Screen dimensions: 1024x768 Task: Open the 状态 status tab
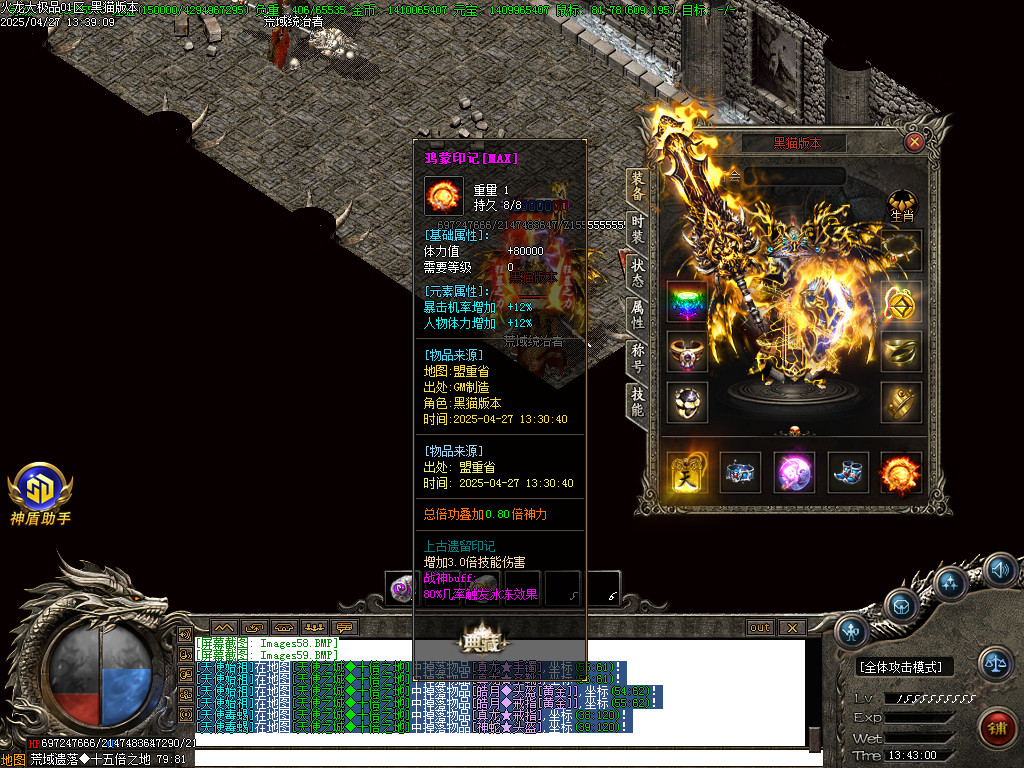click(x=638, y=276)
